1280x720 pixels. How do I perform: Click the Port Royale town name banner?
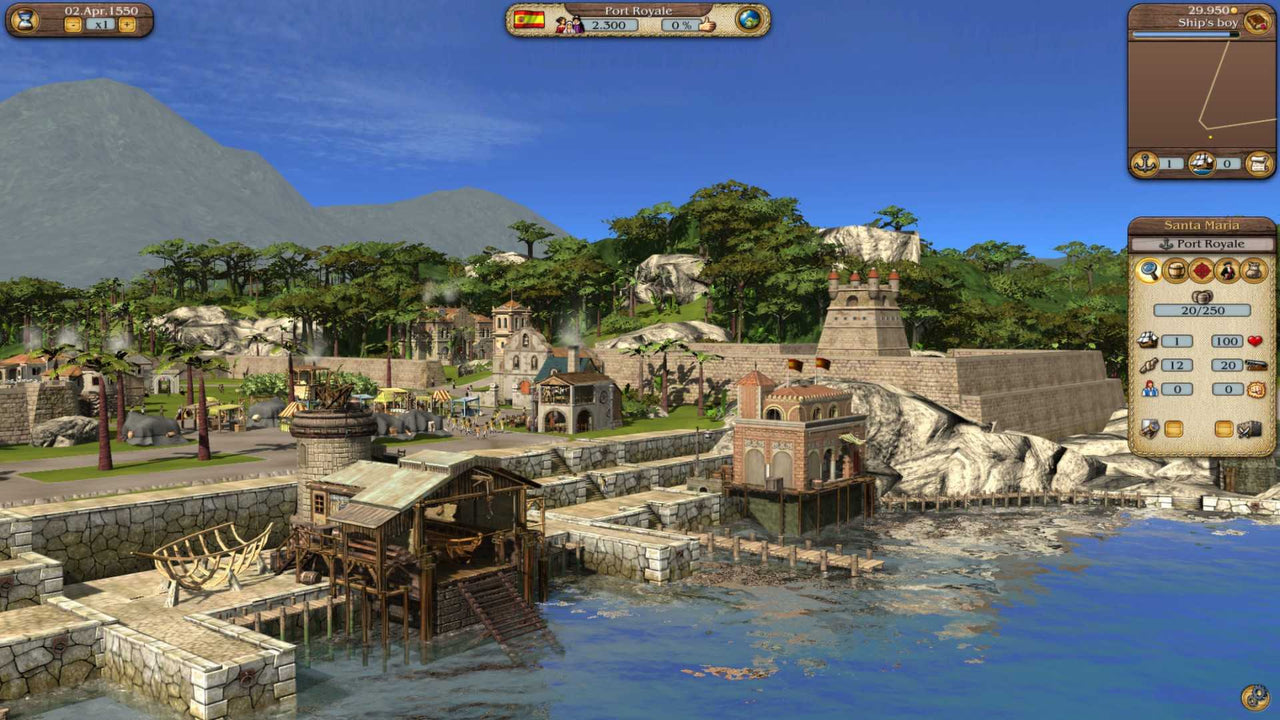640,11
